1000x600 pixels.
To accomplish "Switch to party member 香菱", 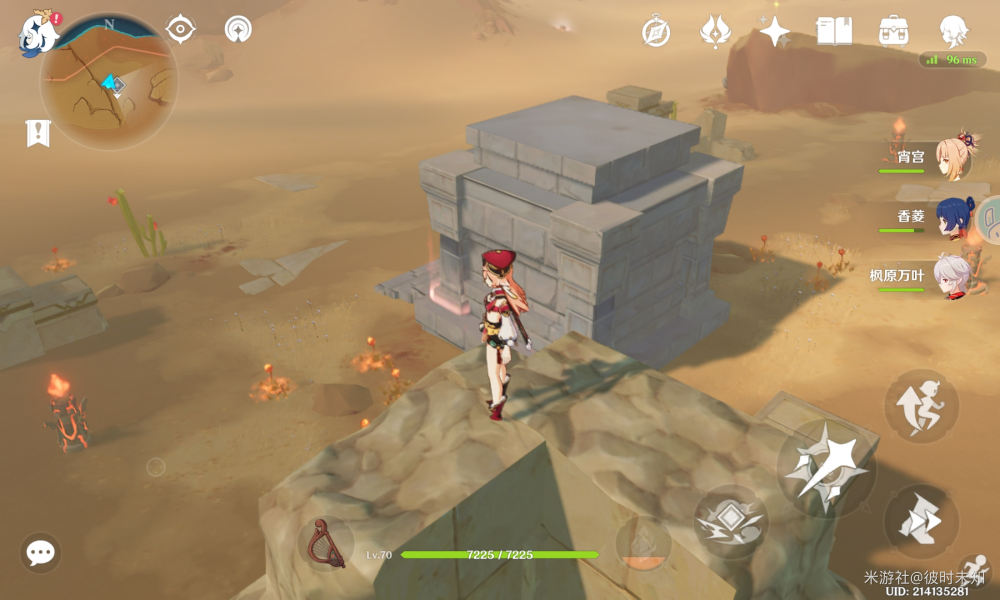I will (952, 217).
